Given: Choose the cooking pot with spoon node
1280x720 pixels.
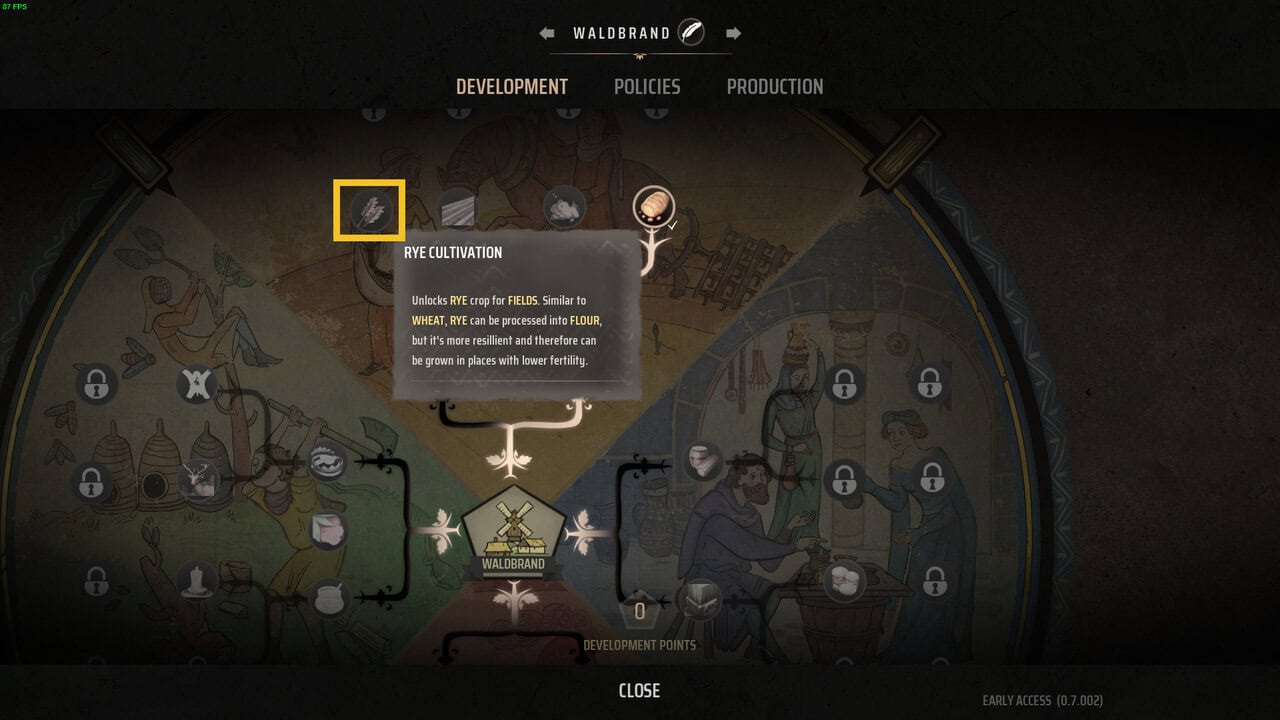Looking at the screenshot, I should [x=329, y=599].
